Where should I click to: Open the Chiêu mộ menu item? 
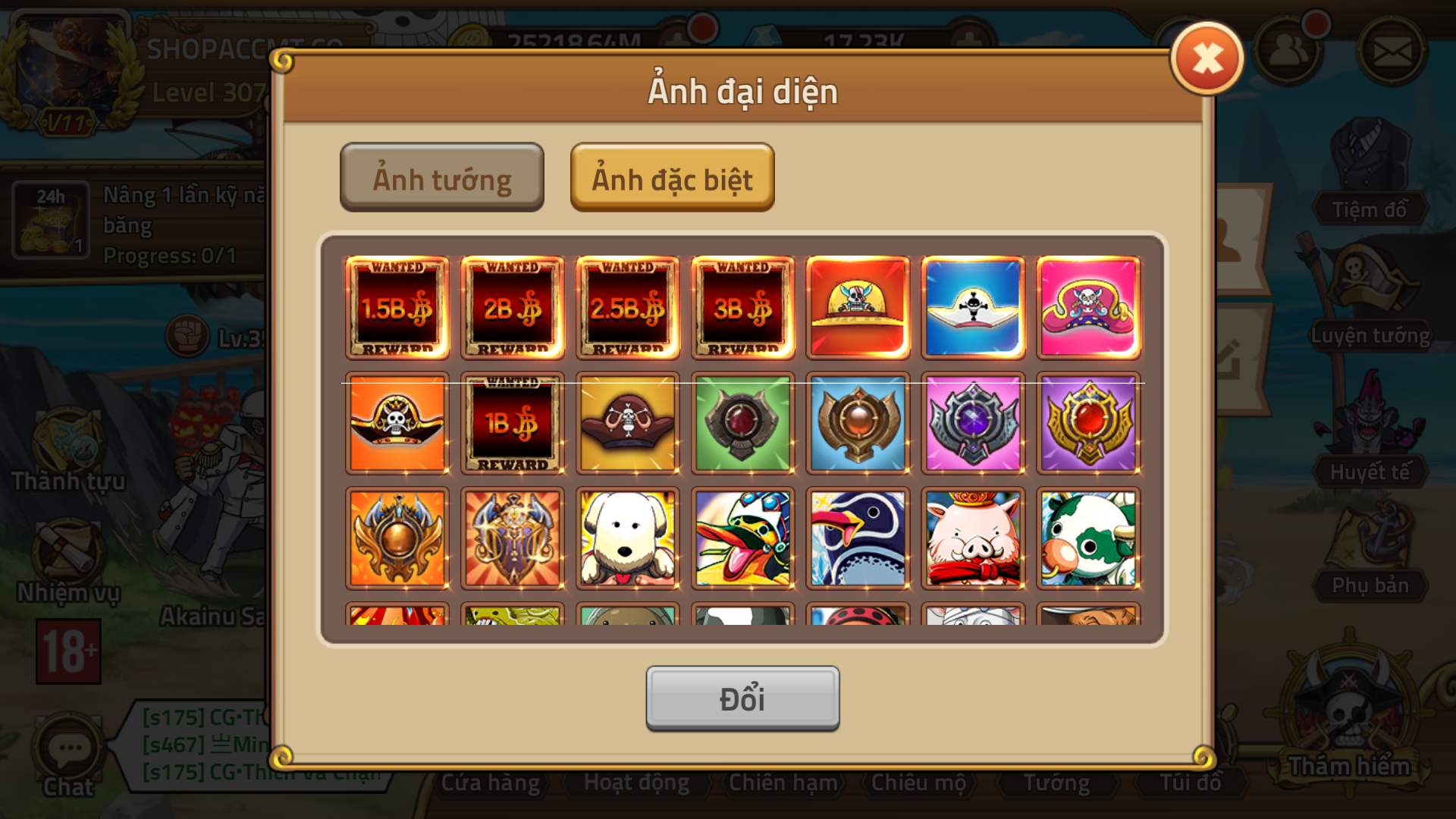click(920, 782)
